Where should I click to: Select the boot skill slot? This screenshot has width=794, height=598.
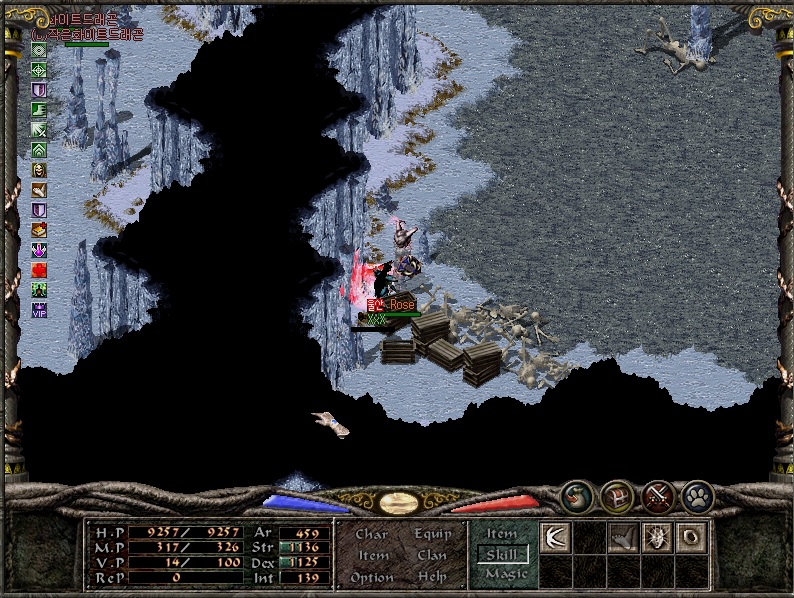pos(623,538)
